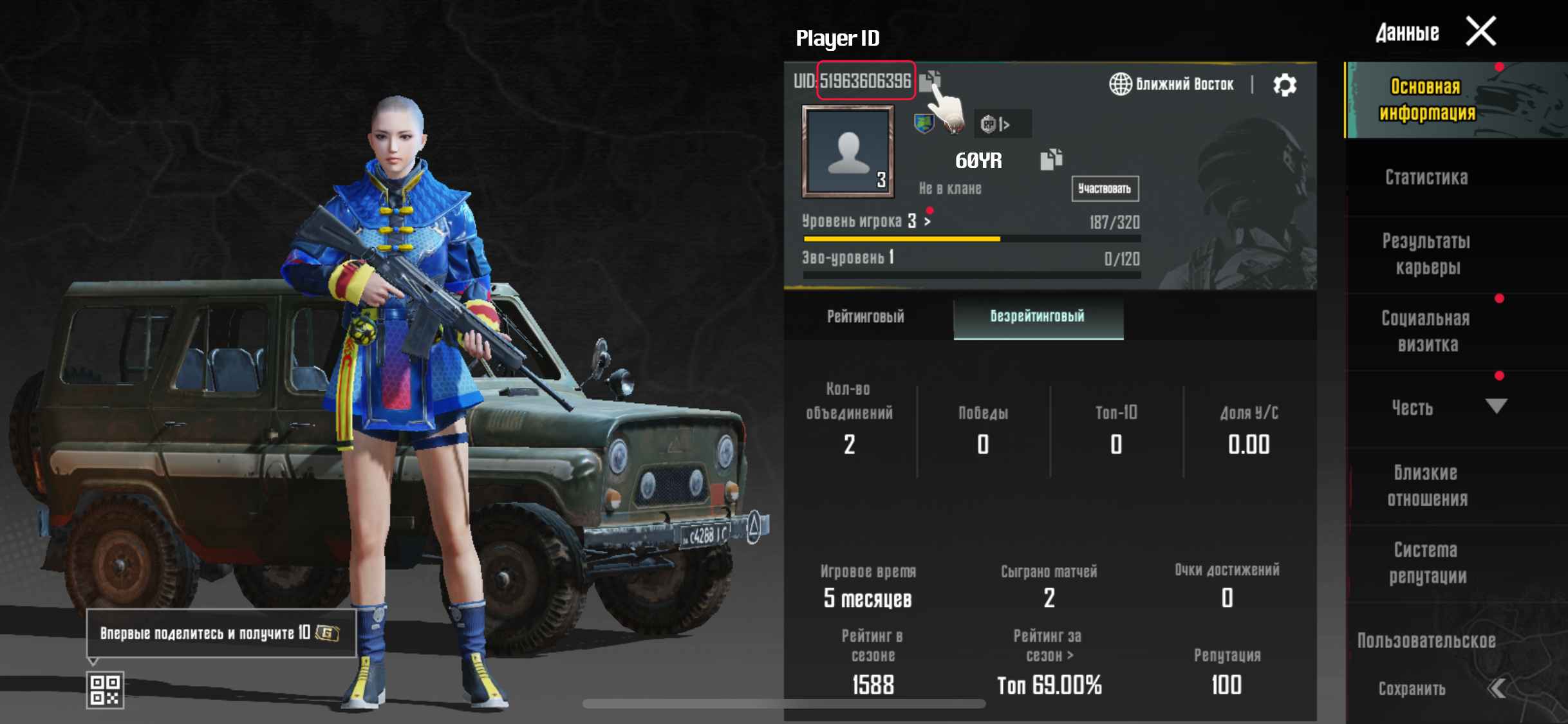
Task: Open Близкие отношения section
Action: pyautogui.click(x=1426, y=486)
